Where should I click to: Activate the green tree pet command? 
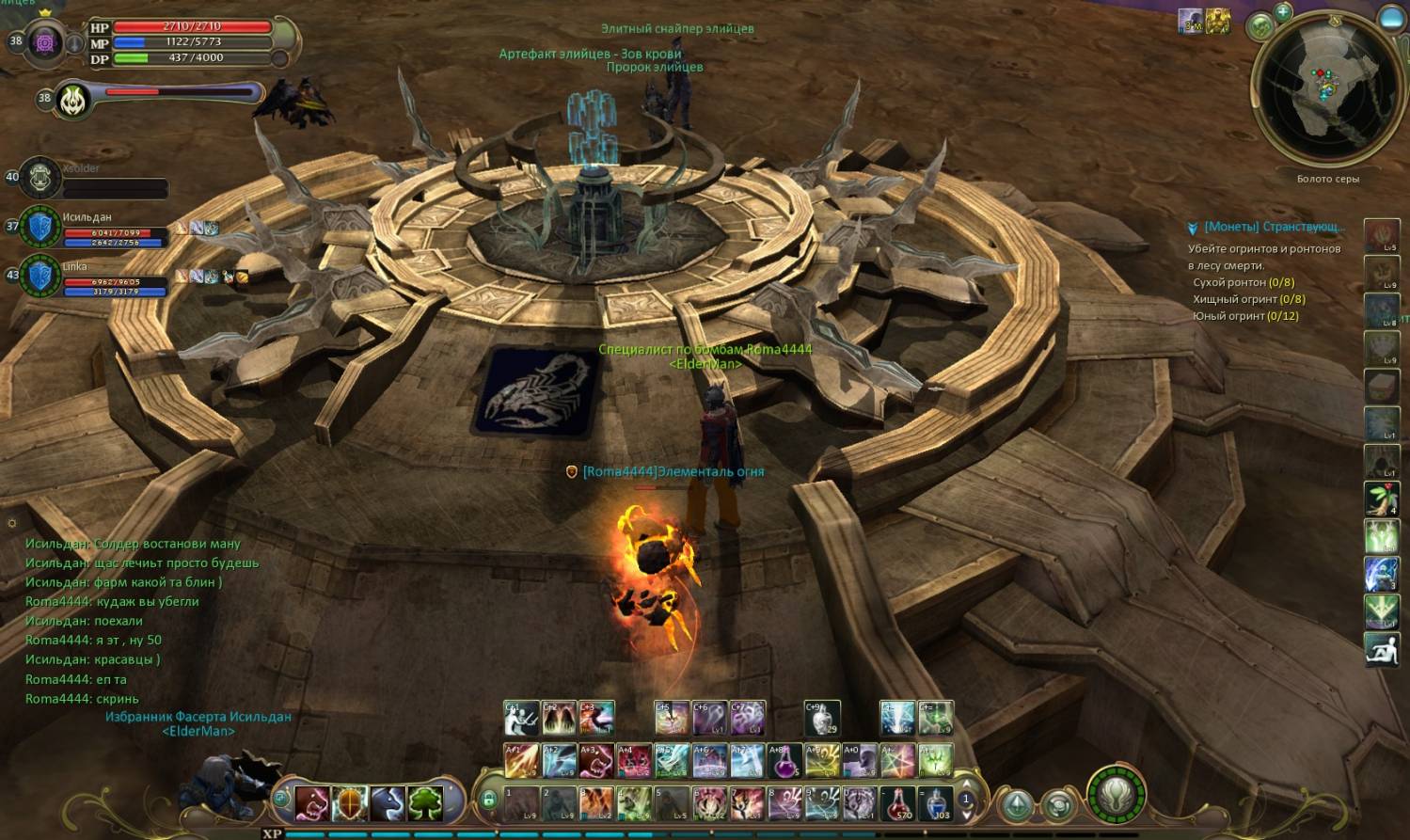coord(425,803)
